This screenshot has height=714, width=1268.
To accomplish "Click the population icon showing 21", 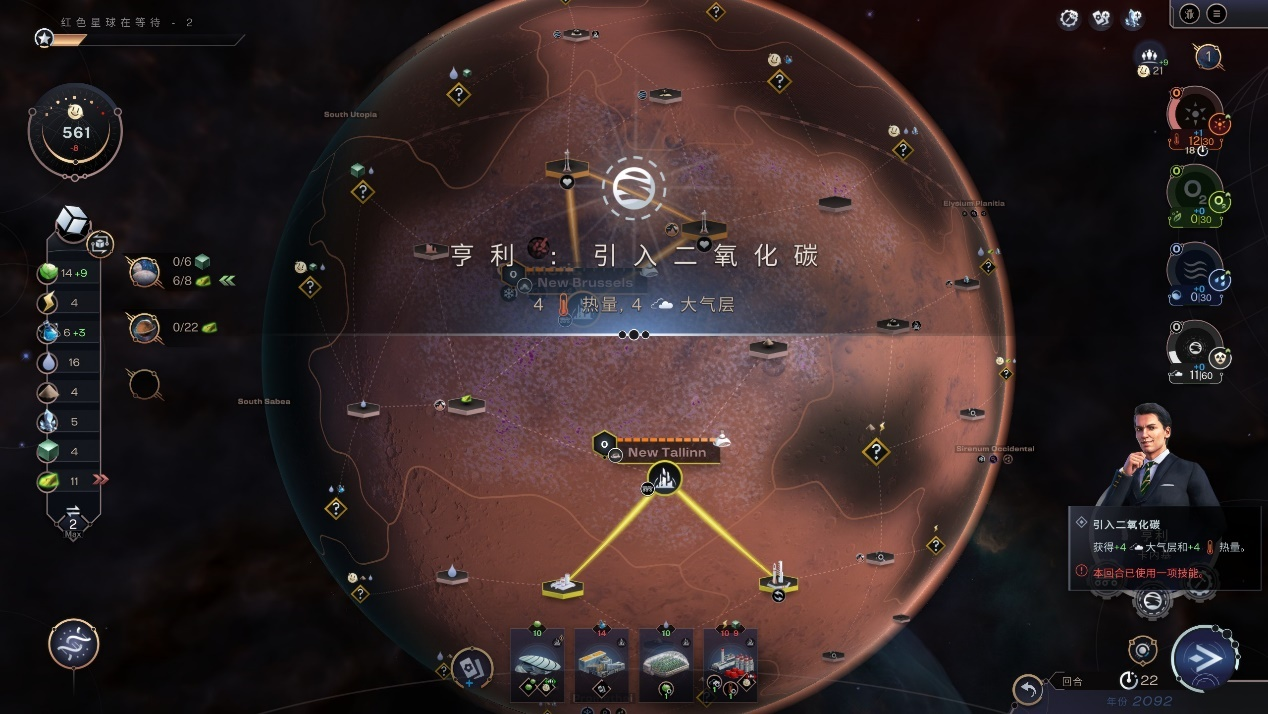I will click(x=1150, y=58).
